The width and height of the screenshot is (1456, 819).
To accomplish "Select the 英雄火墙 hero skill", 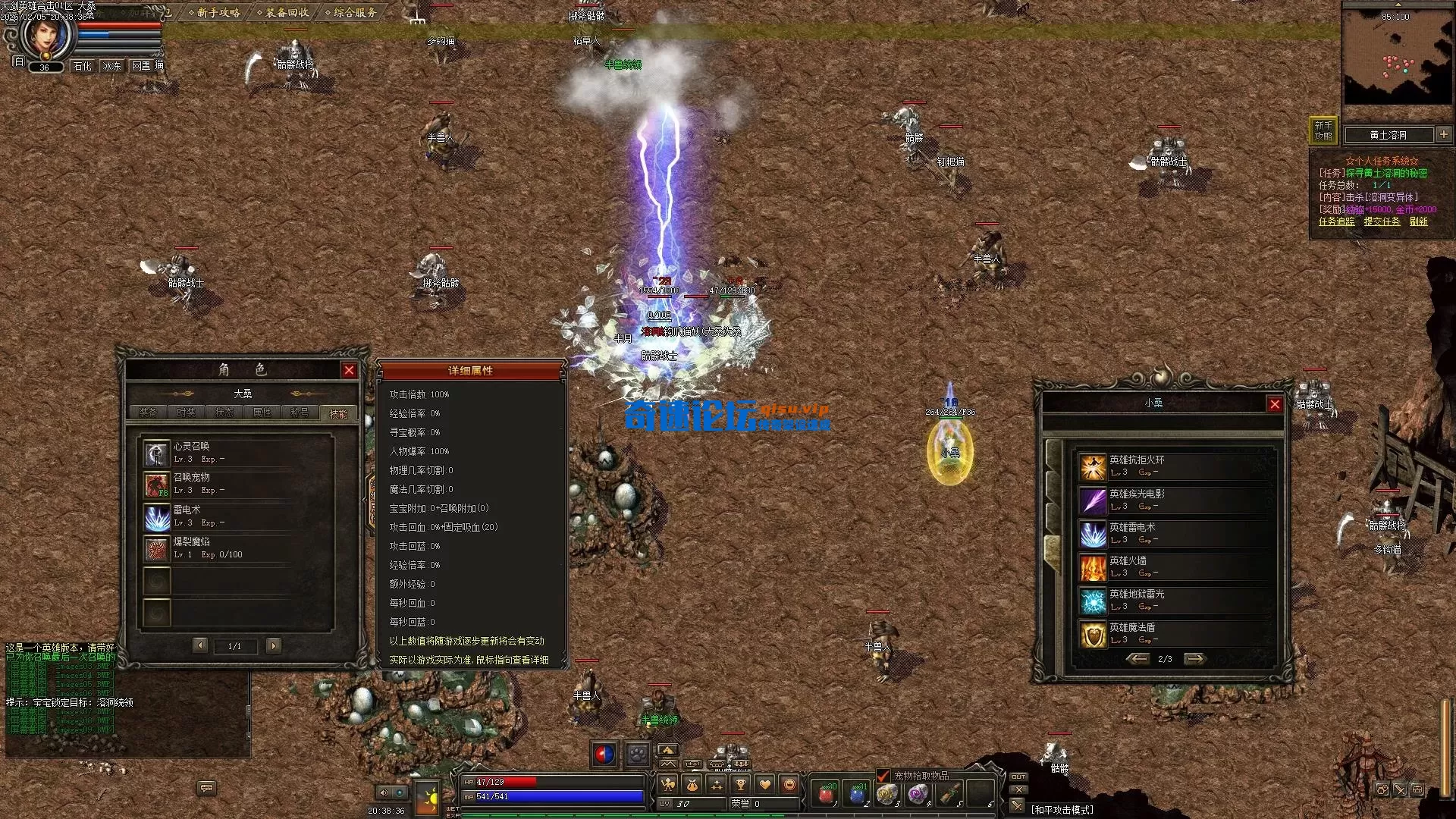I will point(1093,567).
